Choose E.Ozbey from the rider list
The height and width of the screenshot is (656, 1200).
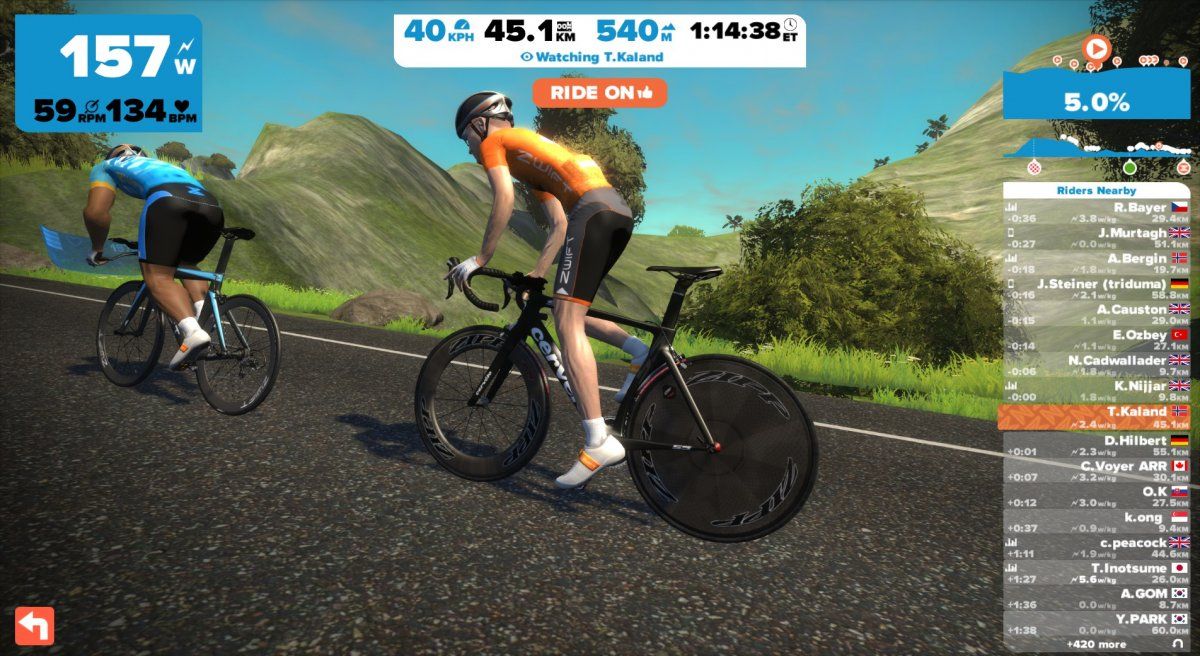tap(1096, 340)
